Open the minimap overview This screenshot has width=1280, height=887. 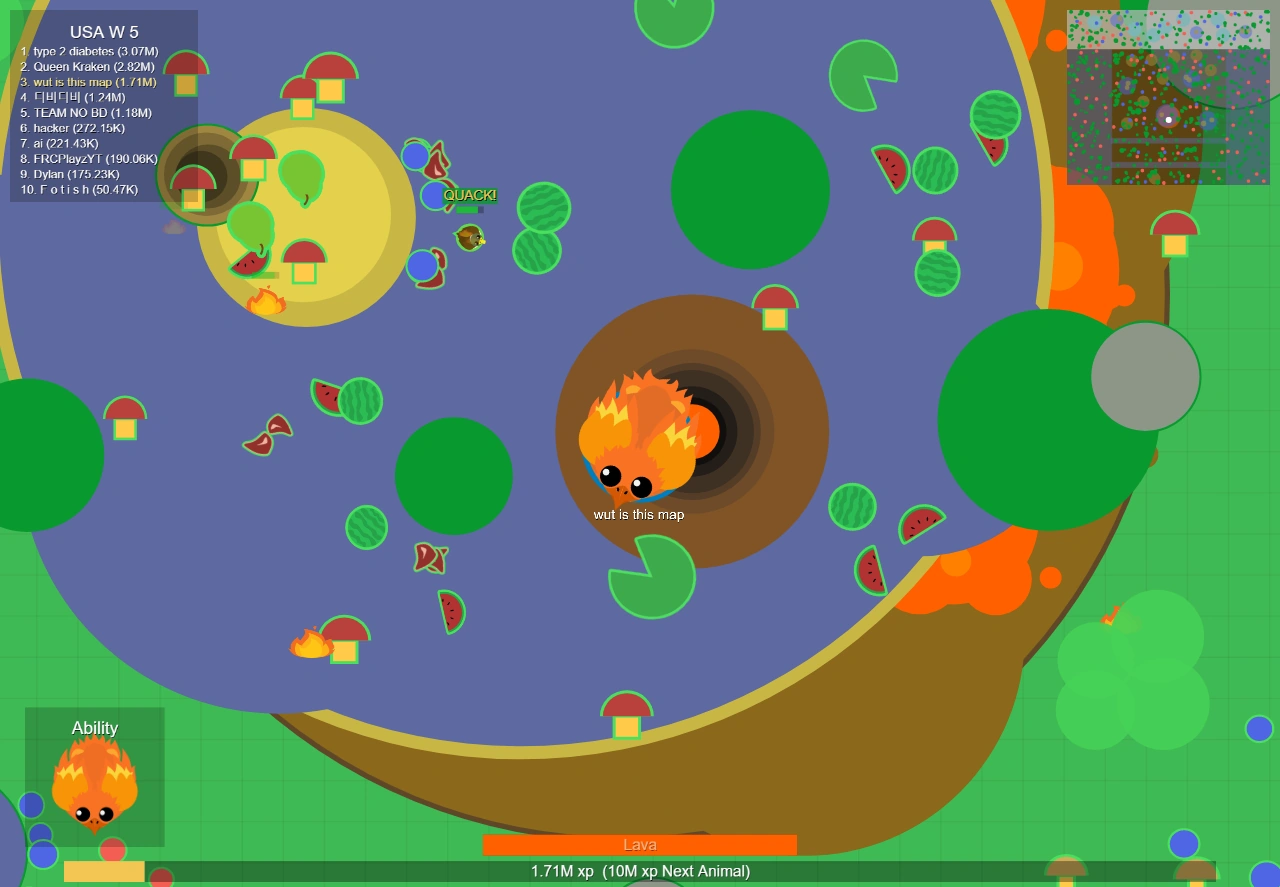pyautogui.click(x=1168, y=95)
